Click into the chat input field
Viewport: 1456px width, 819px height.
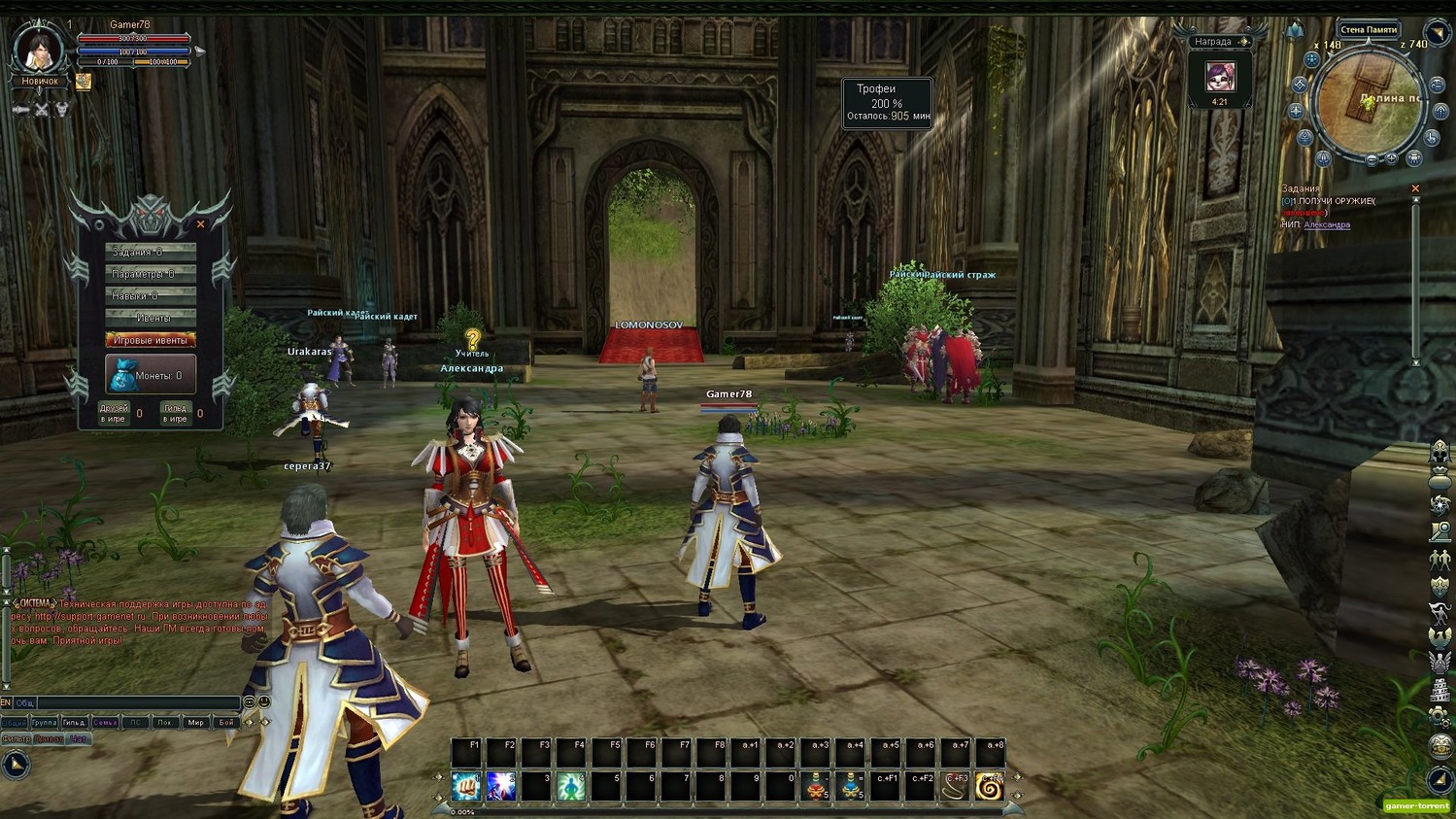pyautogui.click(x=136, y=702)
